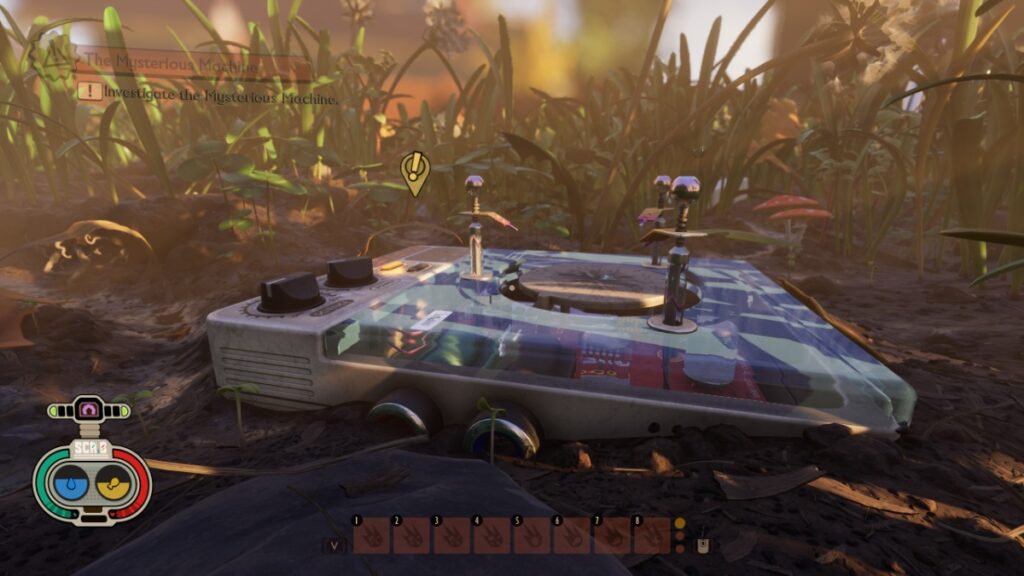The width and height of the screenshot is (1024, 576).
Task: Select hotbar slot number 1
Action: click(372, 537)
